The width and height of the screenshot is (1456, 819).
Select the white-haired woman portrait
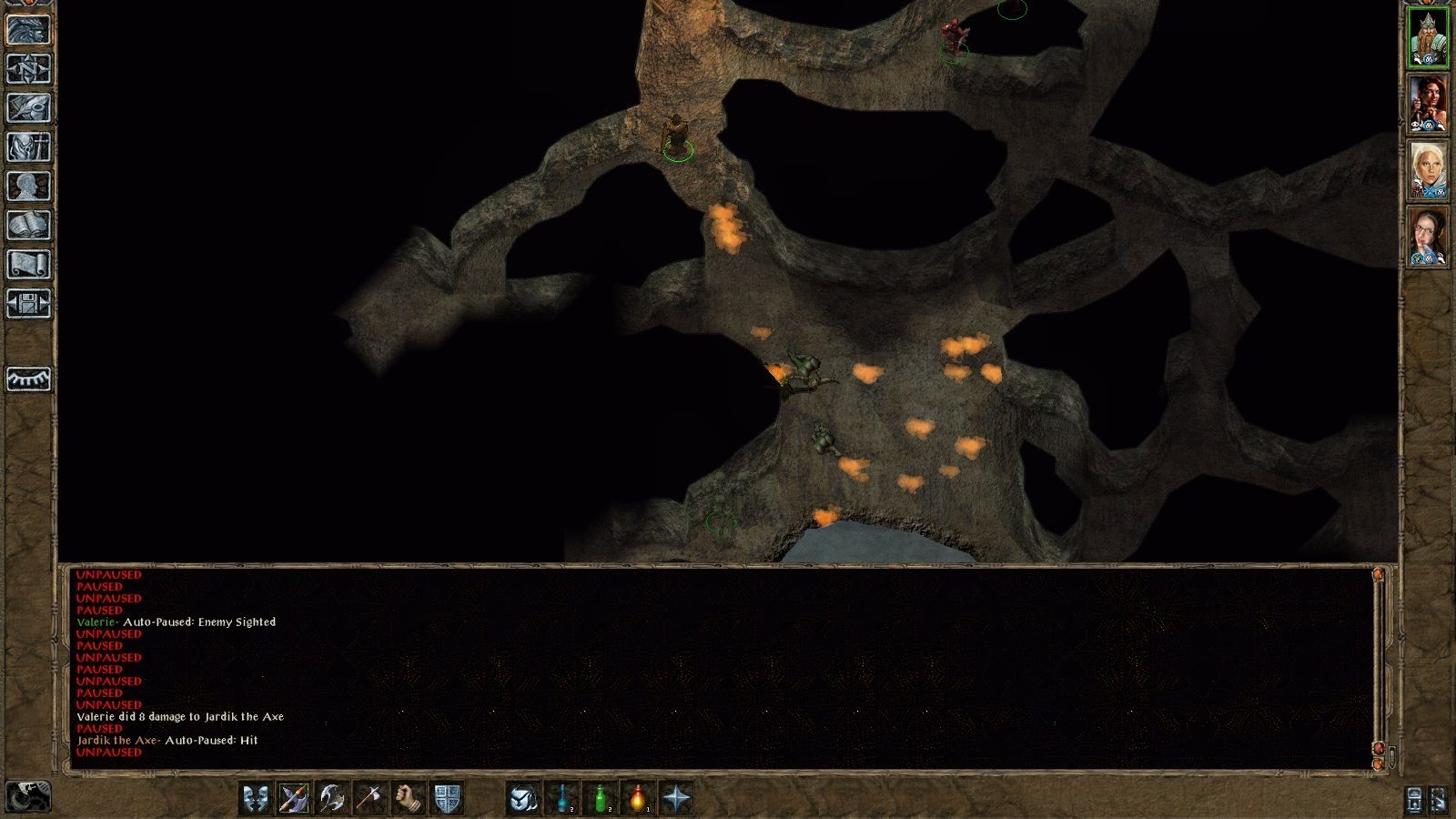[1428, 170]
